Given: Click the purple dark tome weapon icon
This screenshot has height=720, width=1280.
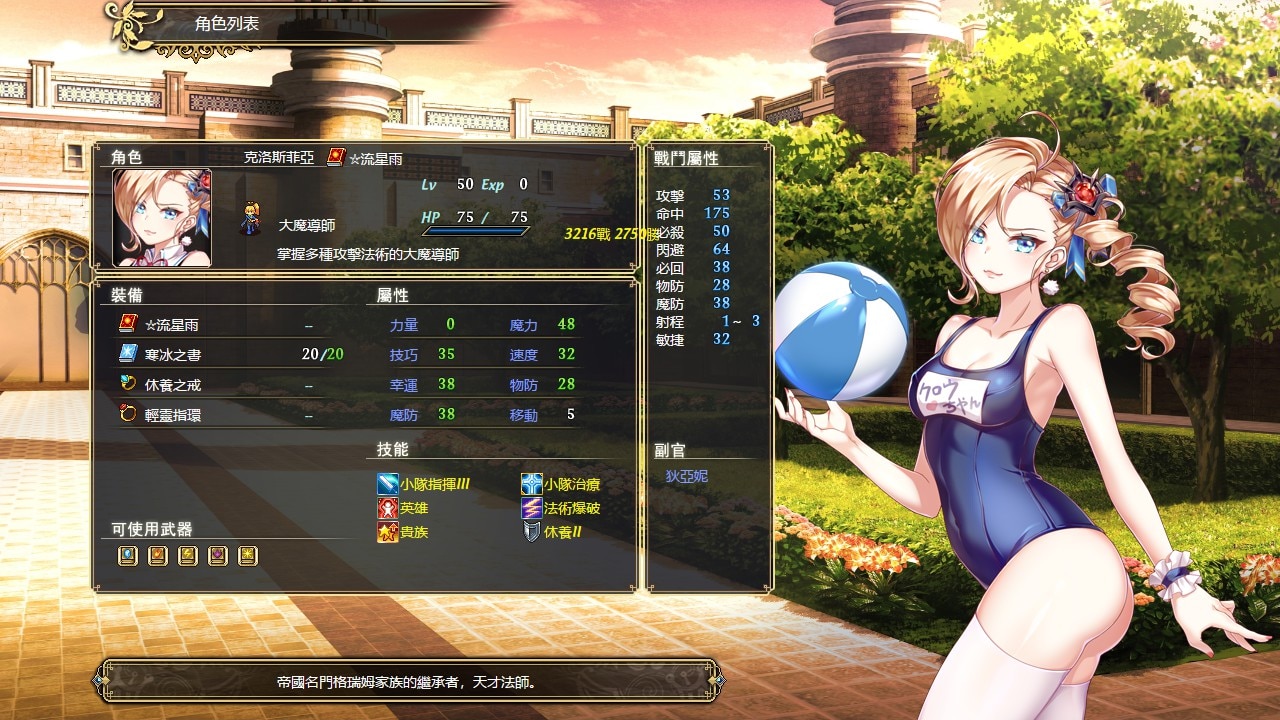Looking at the screenshot, I should tap(217, 556).
